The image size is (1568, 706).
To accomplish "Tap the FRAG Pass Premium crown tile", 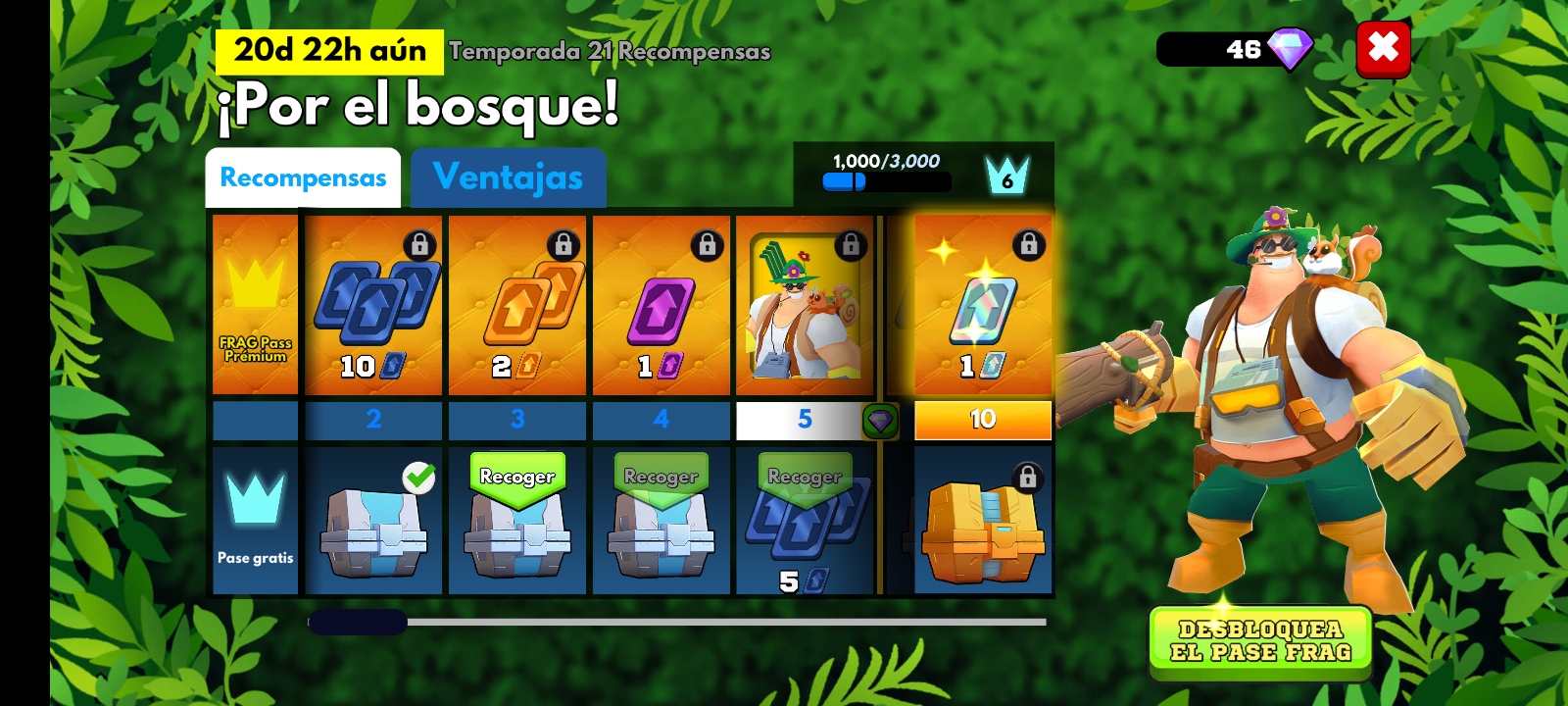I will pyautogui.click(x=255, y=305).
